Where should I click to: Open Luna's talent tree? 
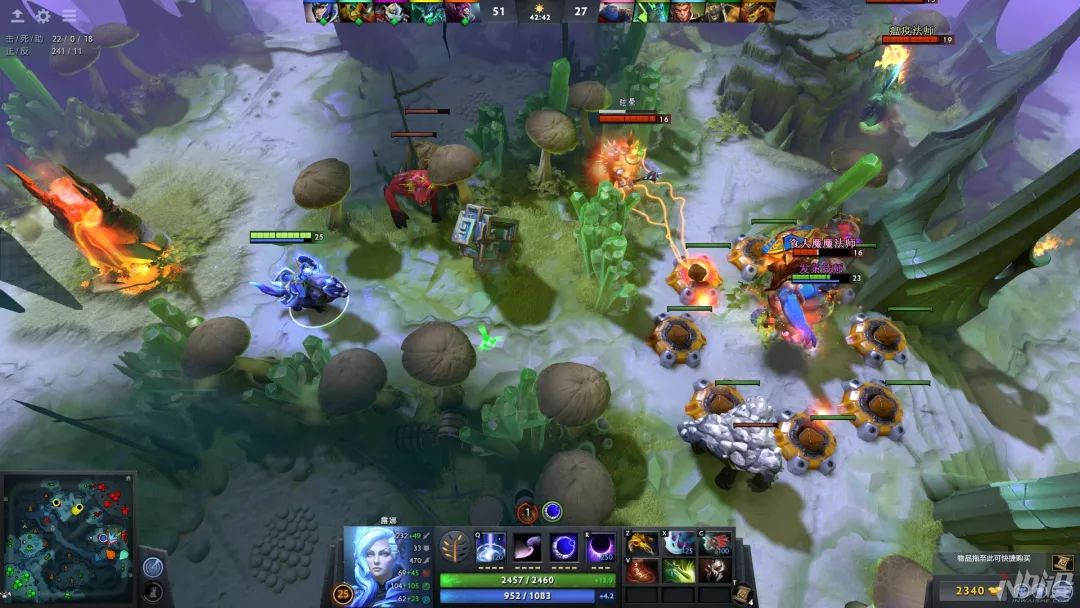tap(454, 548)
